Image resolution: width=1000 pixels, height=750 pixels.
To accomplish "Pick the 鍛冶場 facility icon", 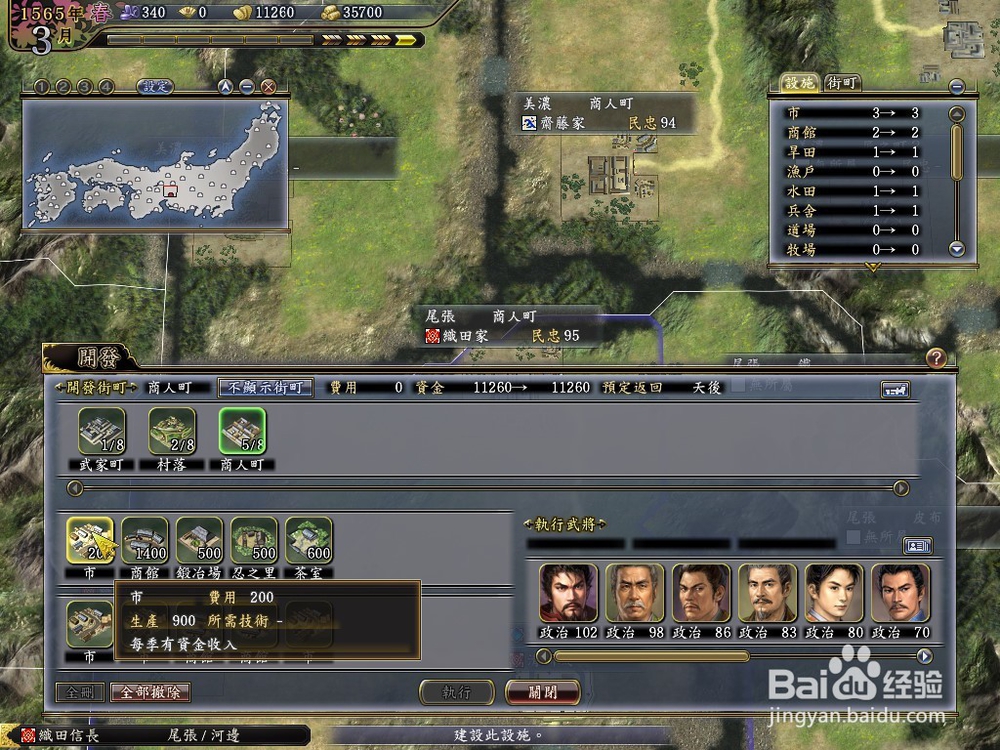I will [200, 540].
